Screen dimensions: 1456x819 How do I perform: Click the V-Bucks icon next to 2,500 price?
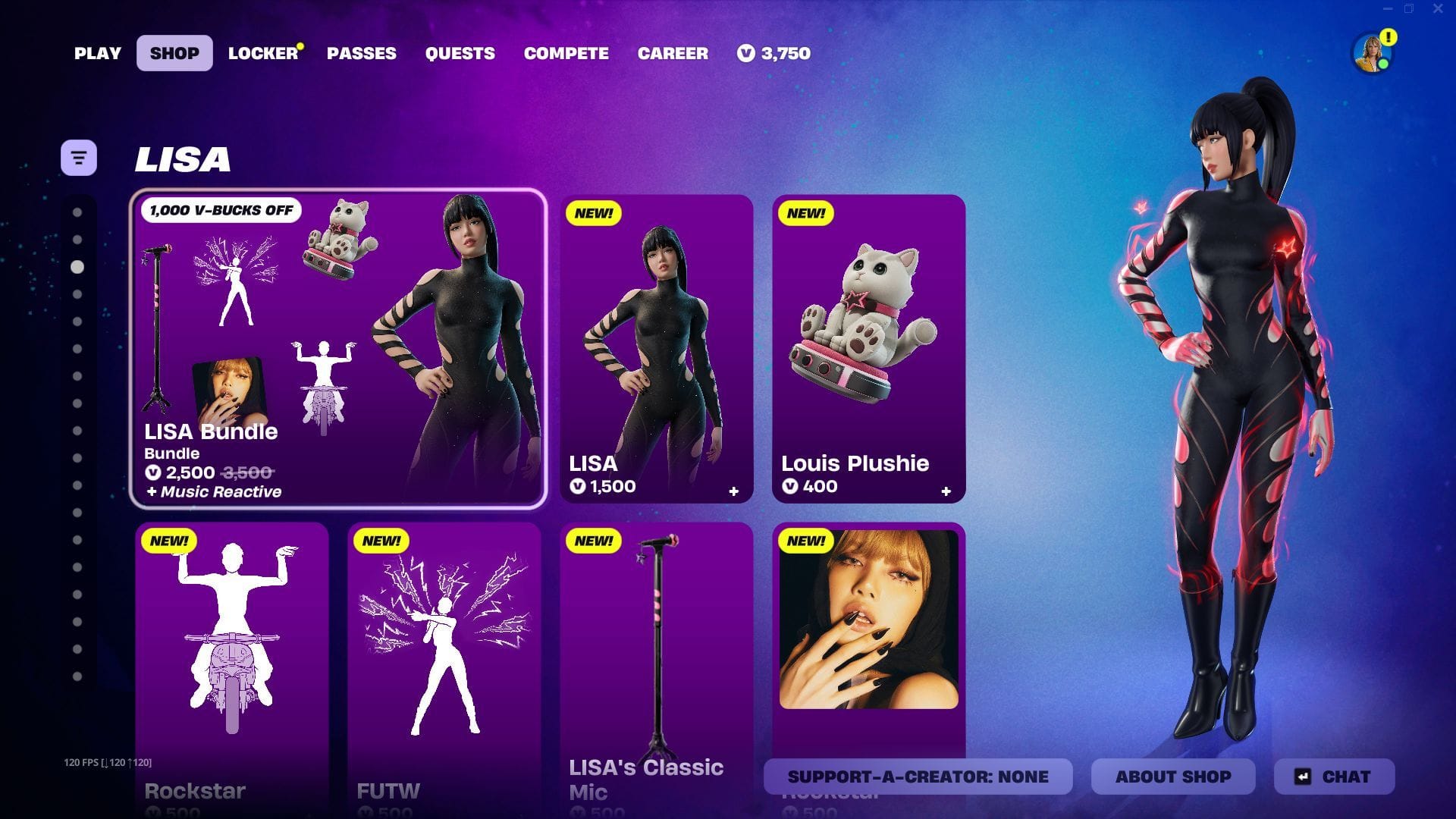click(152, 472)
